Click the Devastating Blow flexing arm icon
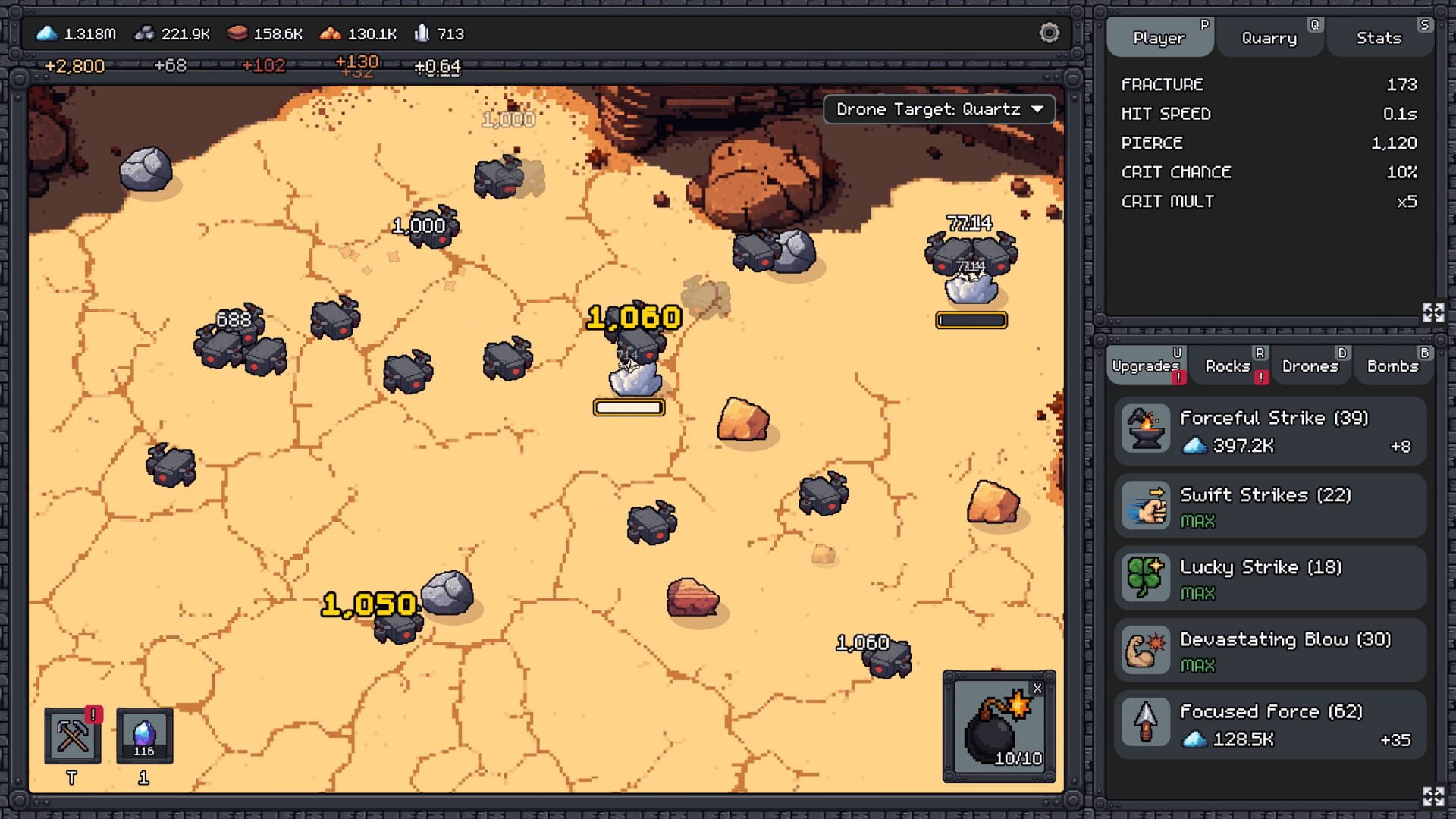 coord(1145,649)
